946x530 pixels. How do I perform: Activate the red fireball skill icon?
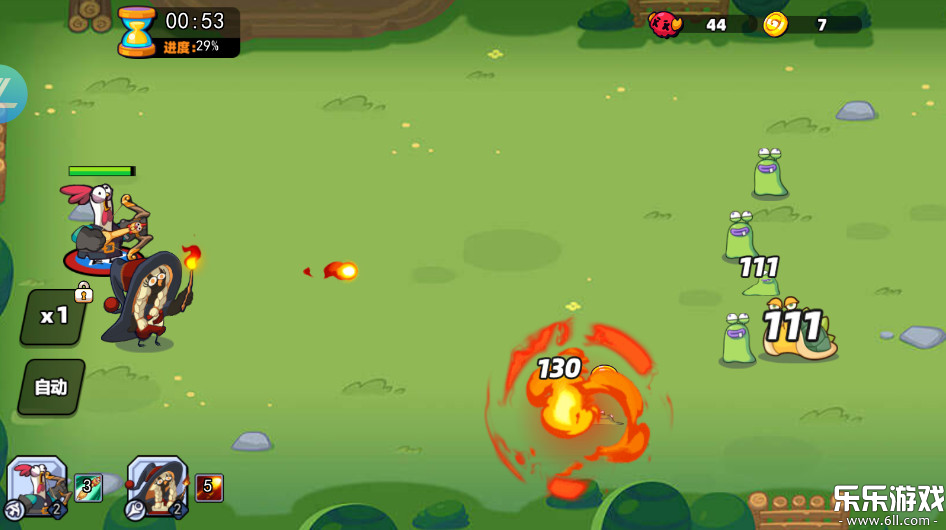(x=209, y=488)
